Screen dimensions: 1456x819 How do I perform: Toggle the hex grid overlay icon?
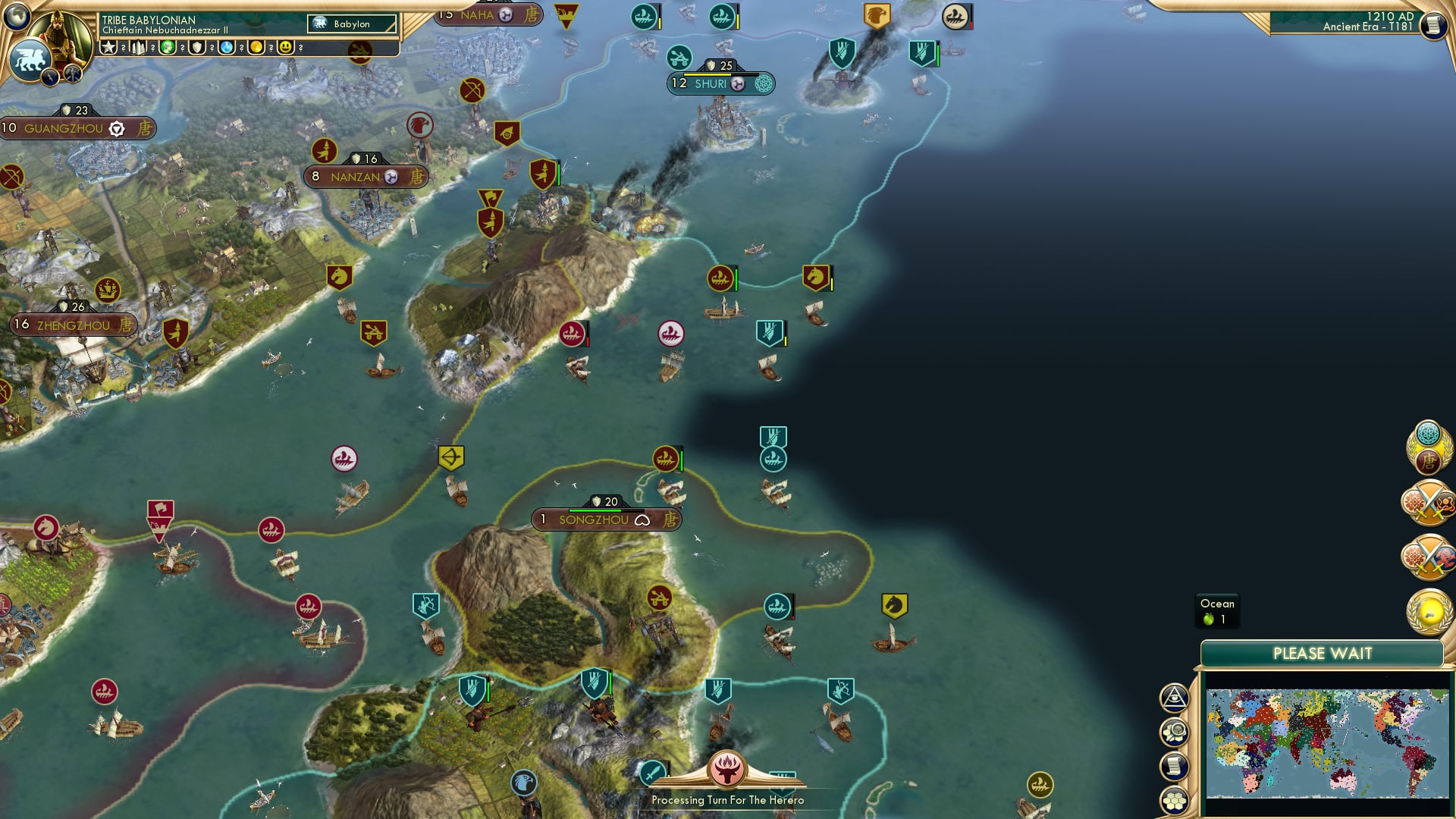(1175, 801)
